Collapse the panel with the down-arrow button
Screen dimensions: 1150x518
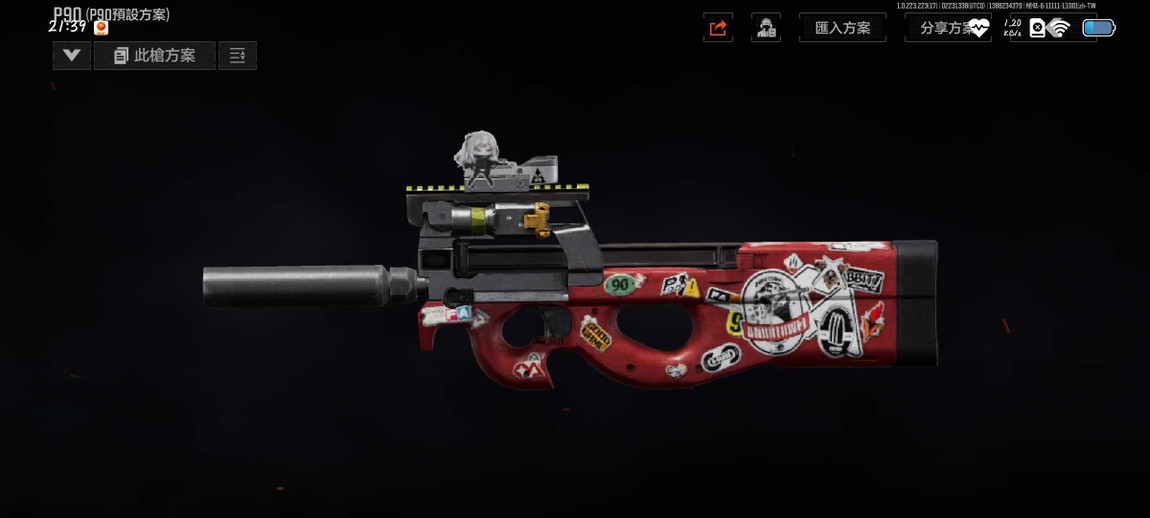coord(72,56)
